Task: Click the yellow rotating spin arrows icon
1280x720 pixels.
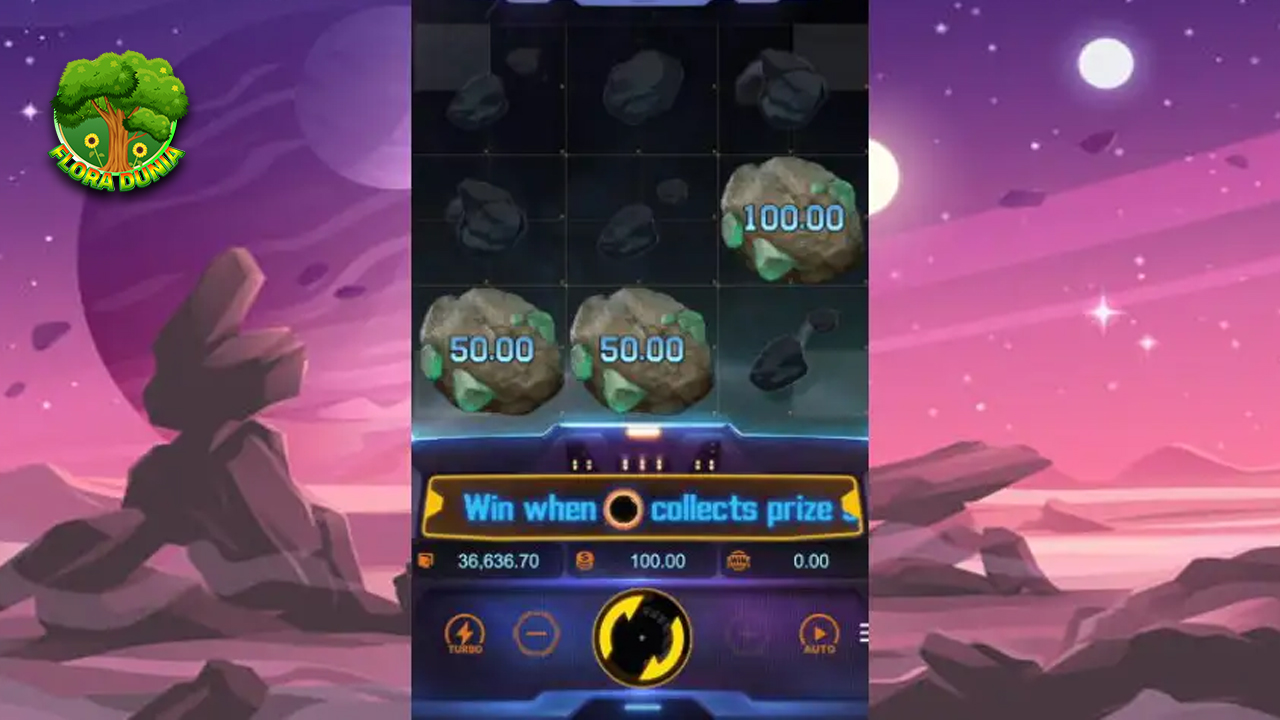Action: 640,638
